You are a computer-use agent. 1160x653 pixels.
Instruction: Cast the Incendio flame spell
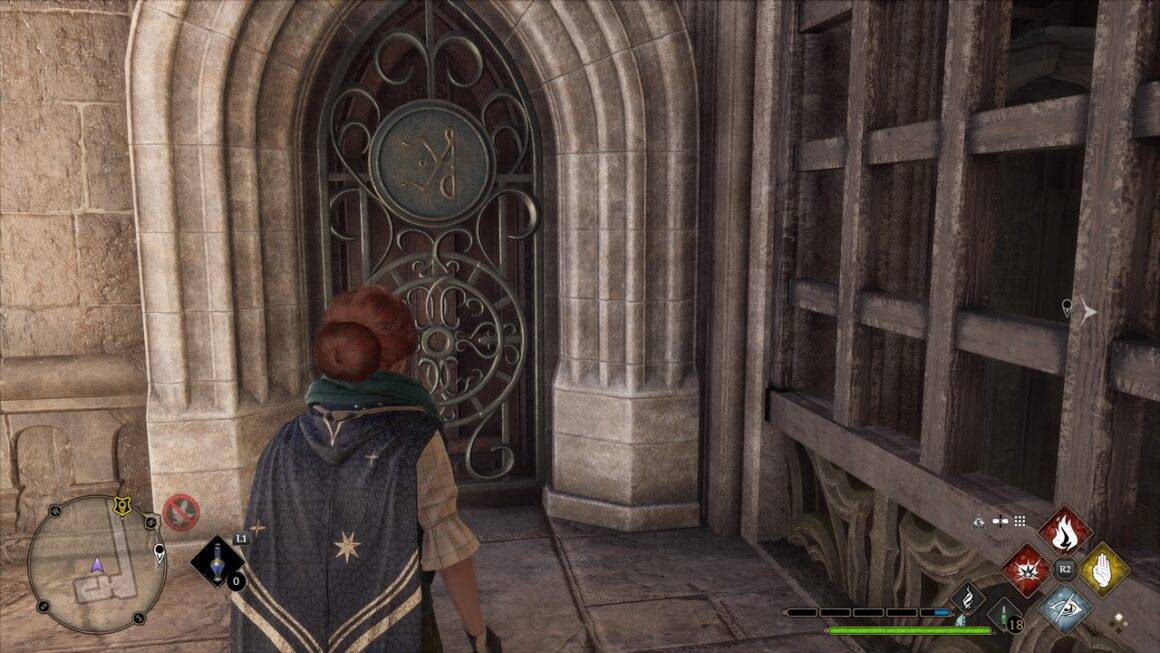coord(1064,532)
